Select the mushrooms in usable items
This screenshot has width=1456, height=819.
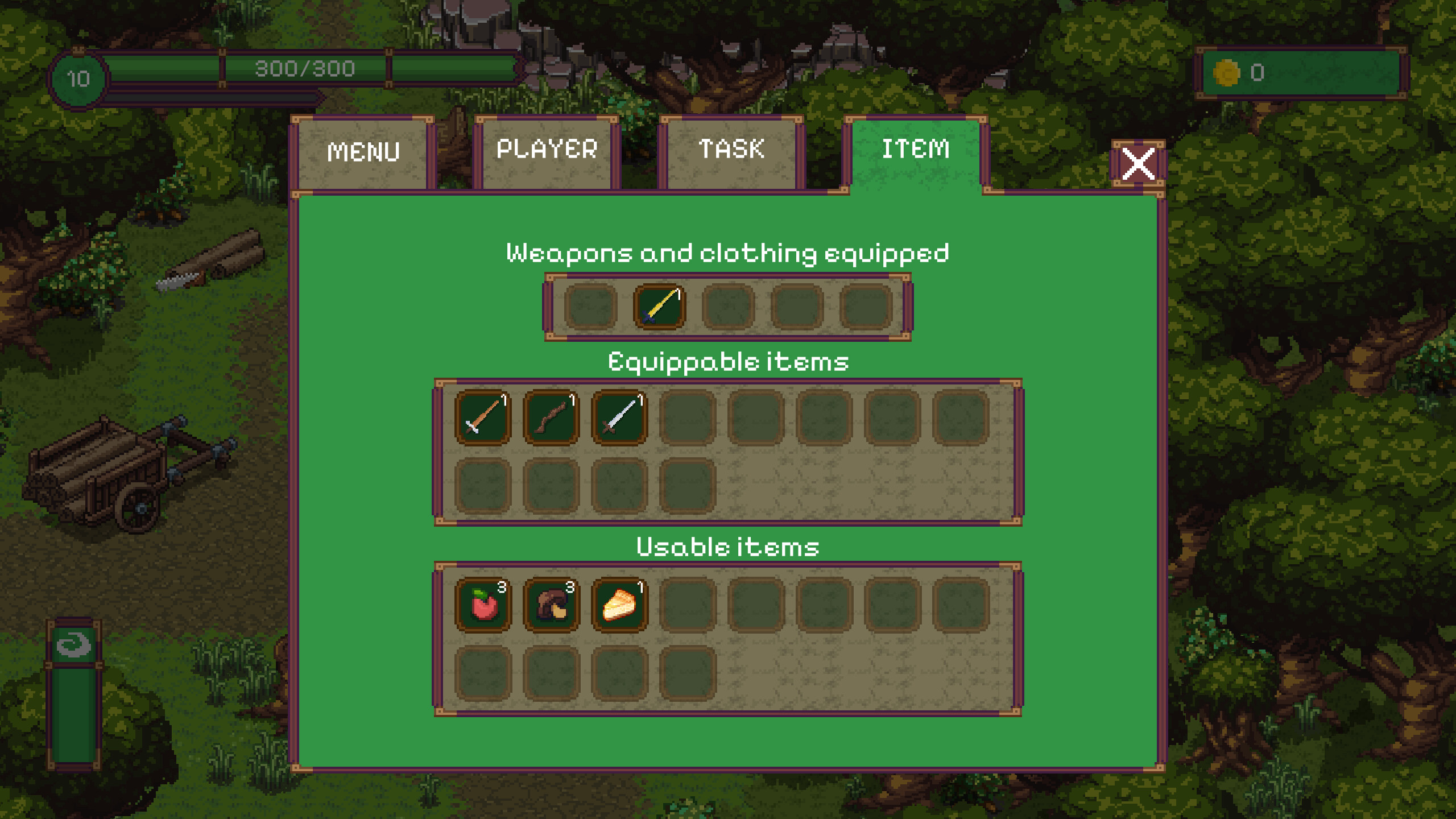click(x=551, y=604)
